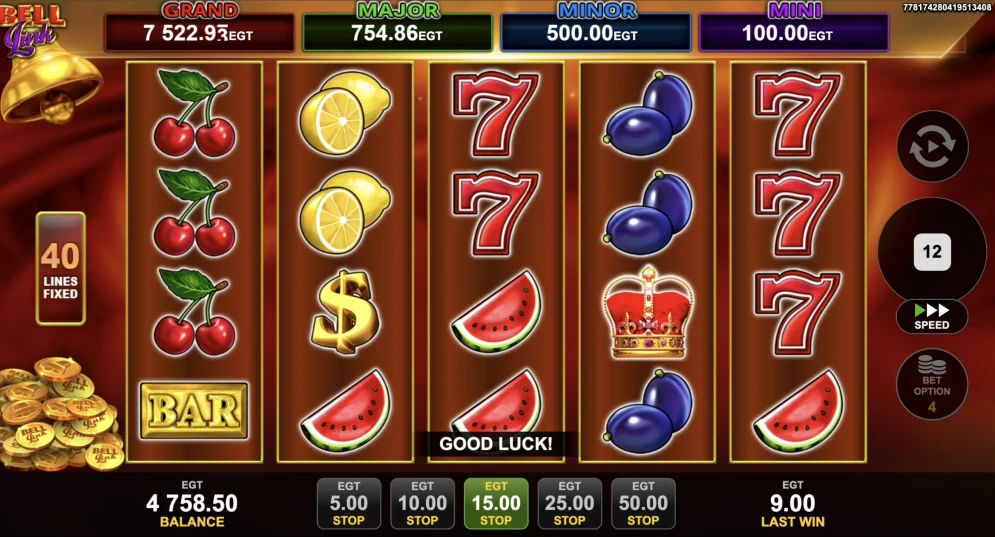995x537 pixels.
Task: Toggle autoplay with the circular arrows icon
Action: pyautogui.click(x=932, y=146)
